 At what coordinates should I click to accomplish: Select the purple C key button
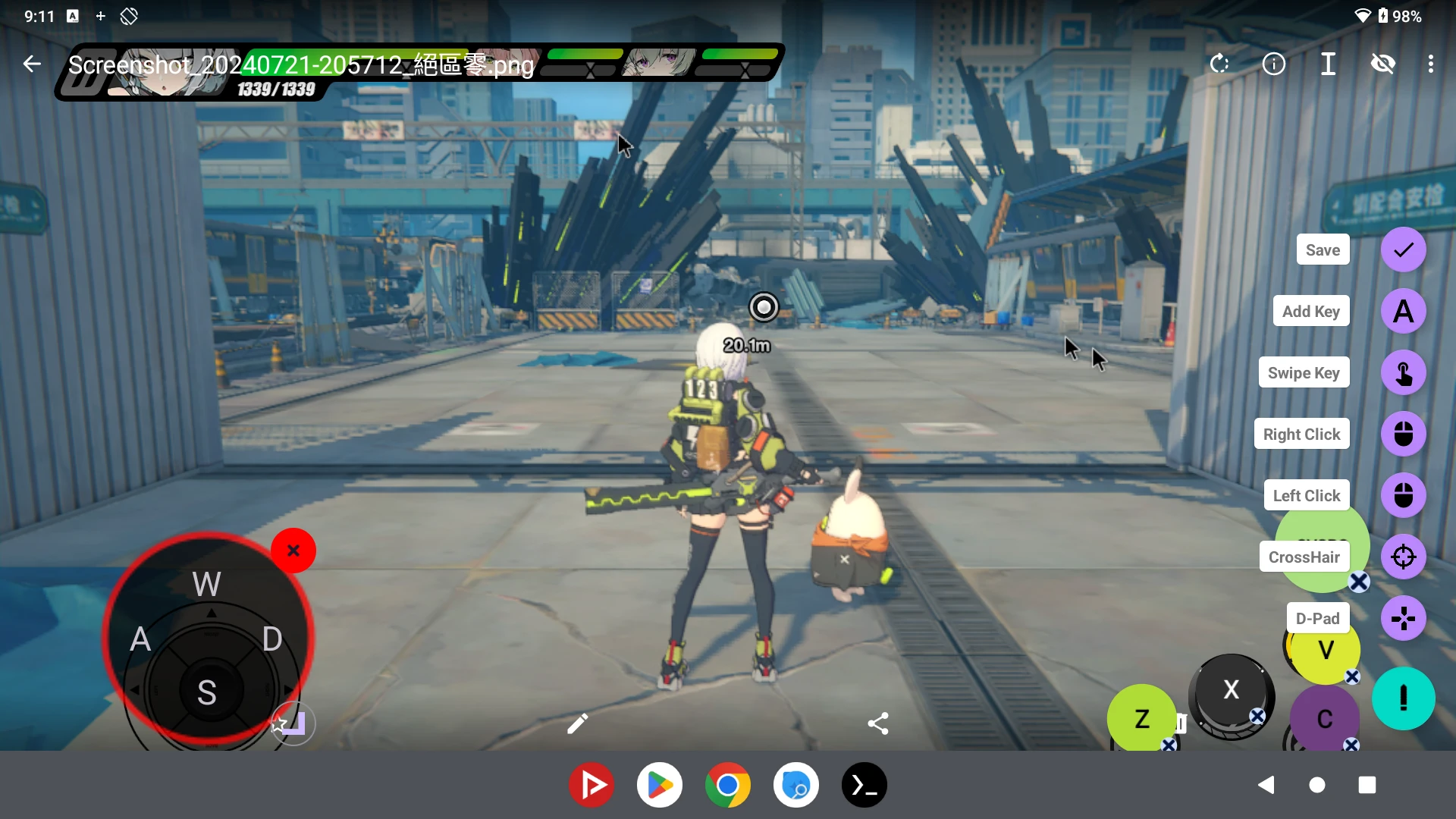[x=1324, y=718]
